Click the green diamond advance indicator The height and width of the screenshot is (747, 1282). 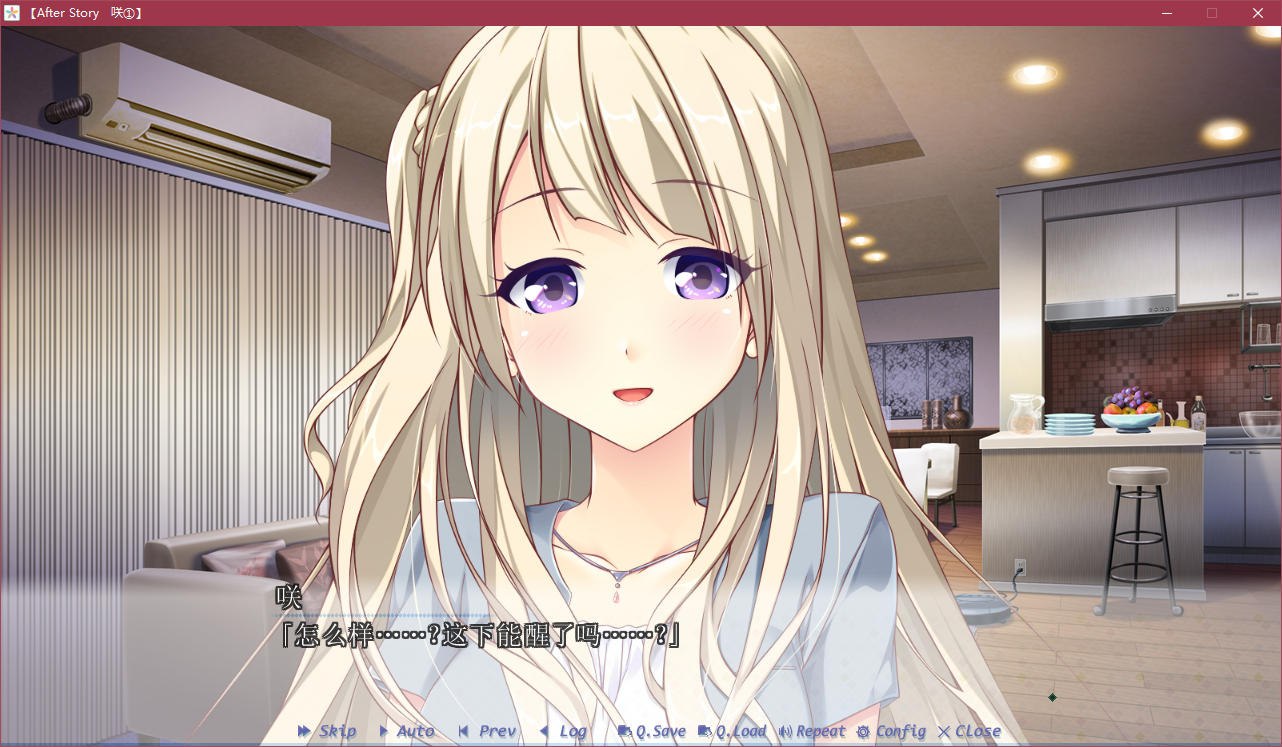pyautogui.click(x=1052, y=697)
